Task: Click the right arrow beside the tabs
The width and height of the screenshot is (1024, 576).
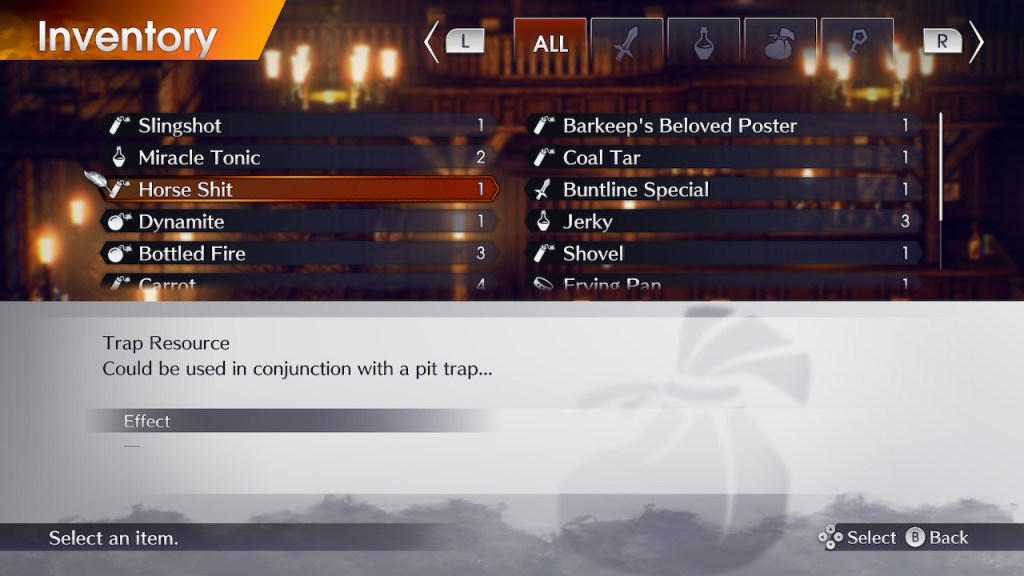Action: pyautogui.click(x=976, y=43)
